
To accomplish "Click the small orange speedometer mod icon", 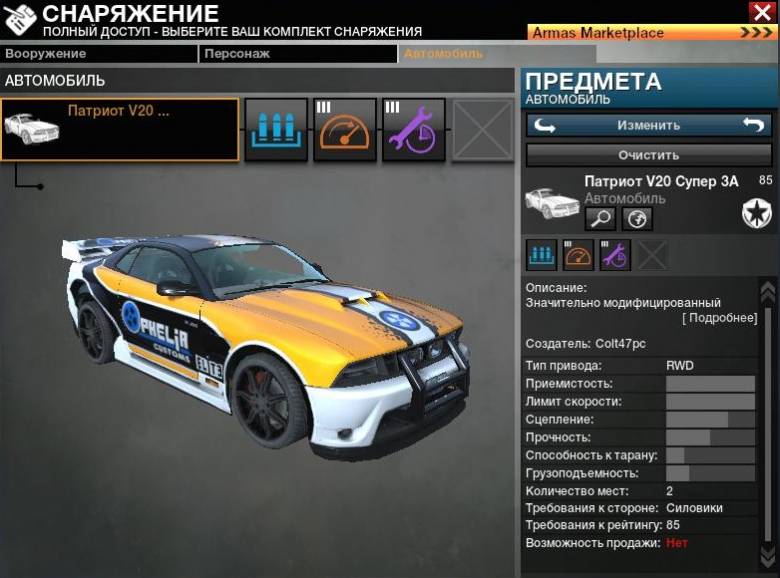I will pos(578,255).
